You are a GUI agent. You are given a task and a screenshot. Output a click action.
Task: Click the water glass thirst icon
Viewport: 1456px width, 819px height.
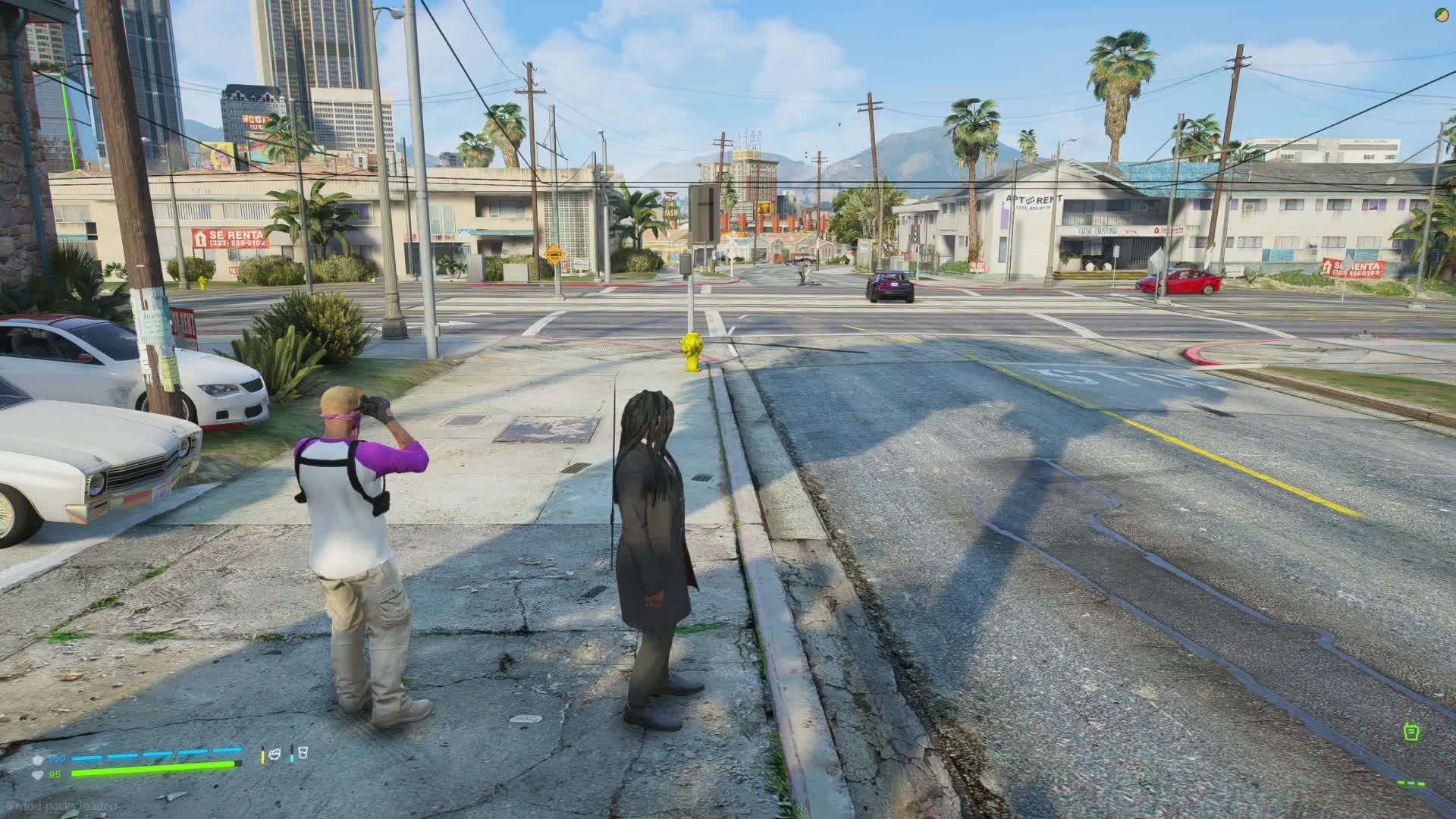(302, 753)
